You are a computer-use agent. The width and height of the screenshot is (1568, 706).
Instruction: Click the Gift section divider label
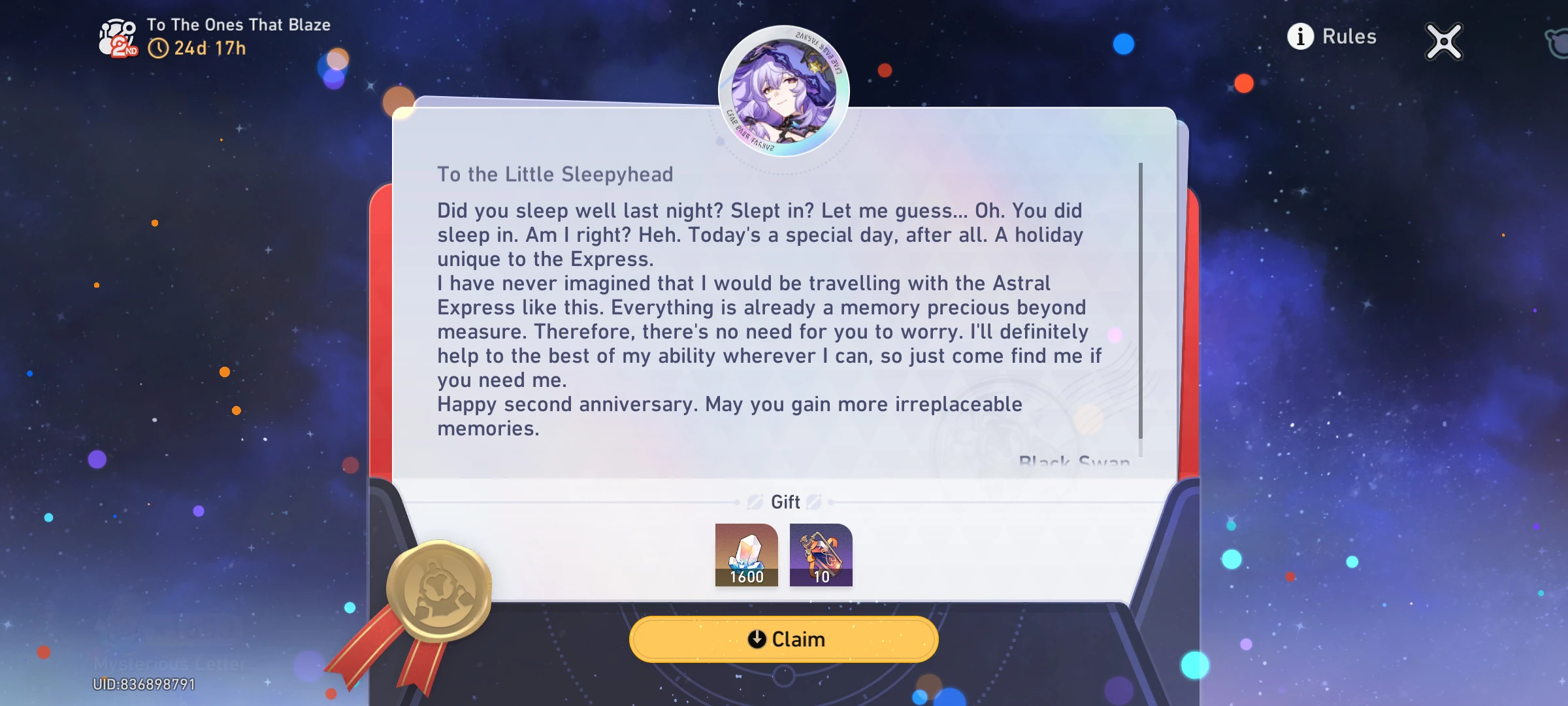[785, 502]
